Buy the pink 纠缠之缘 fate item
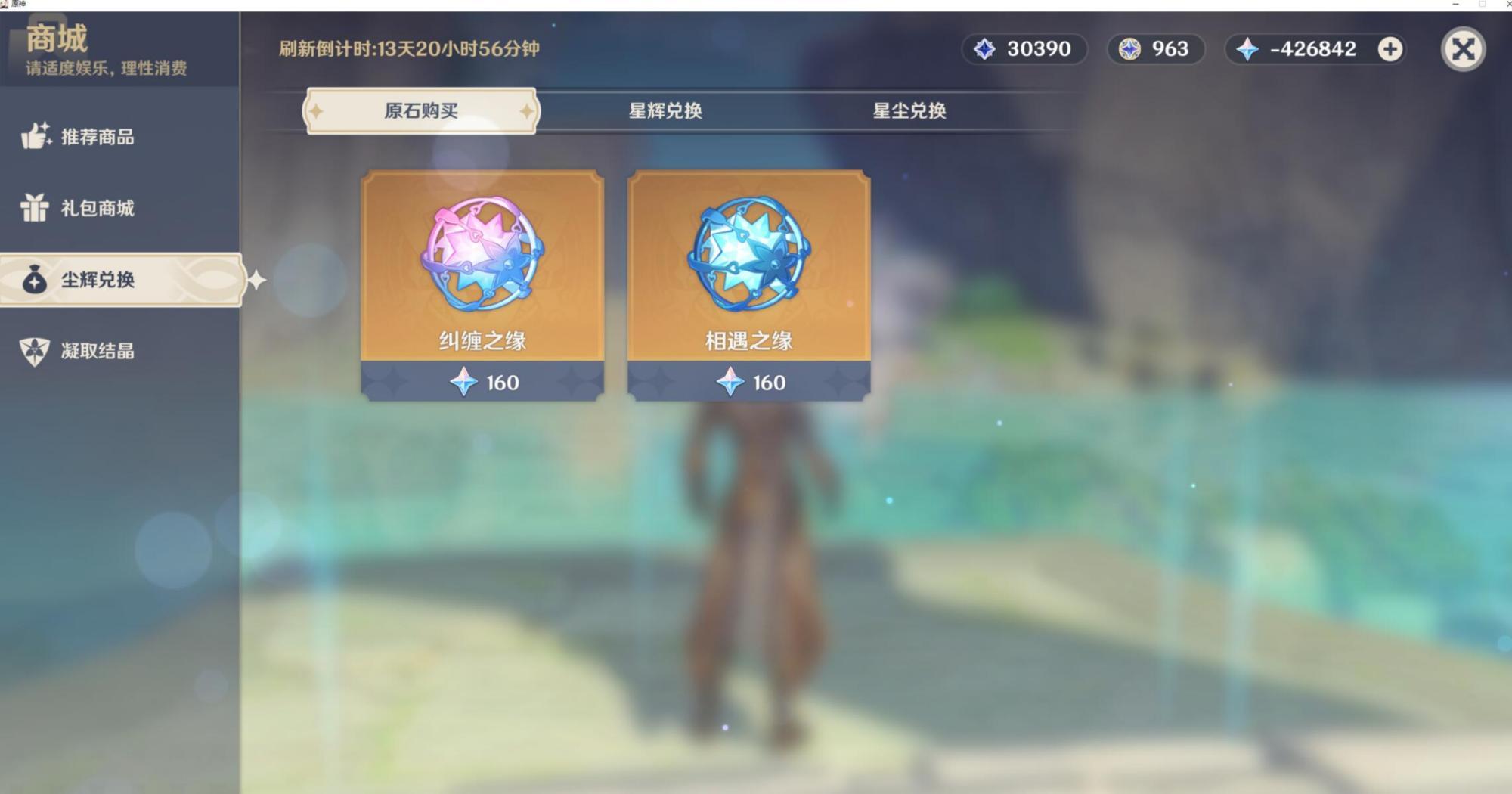Viewport: 1512px width, 794px height. (x=482, y=284)
